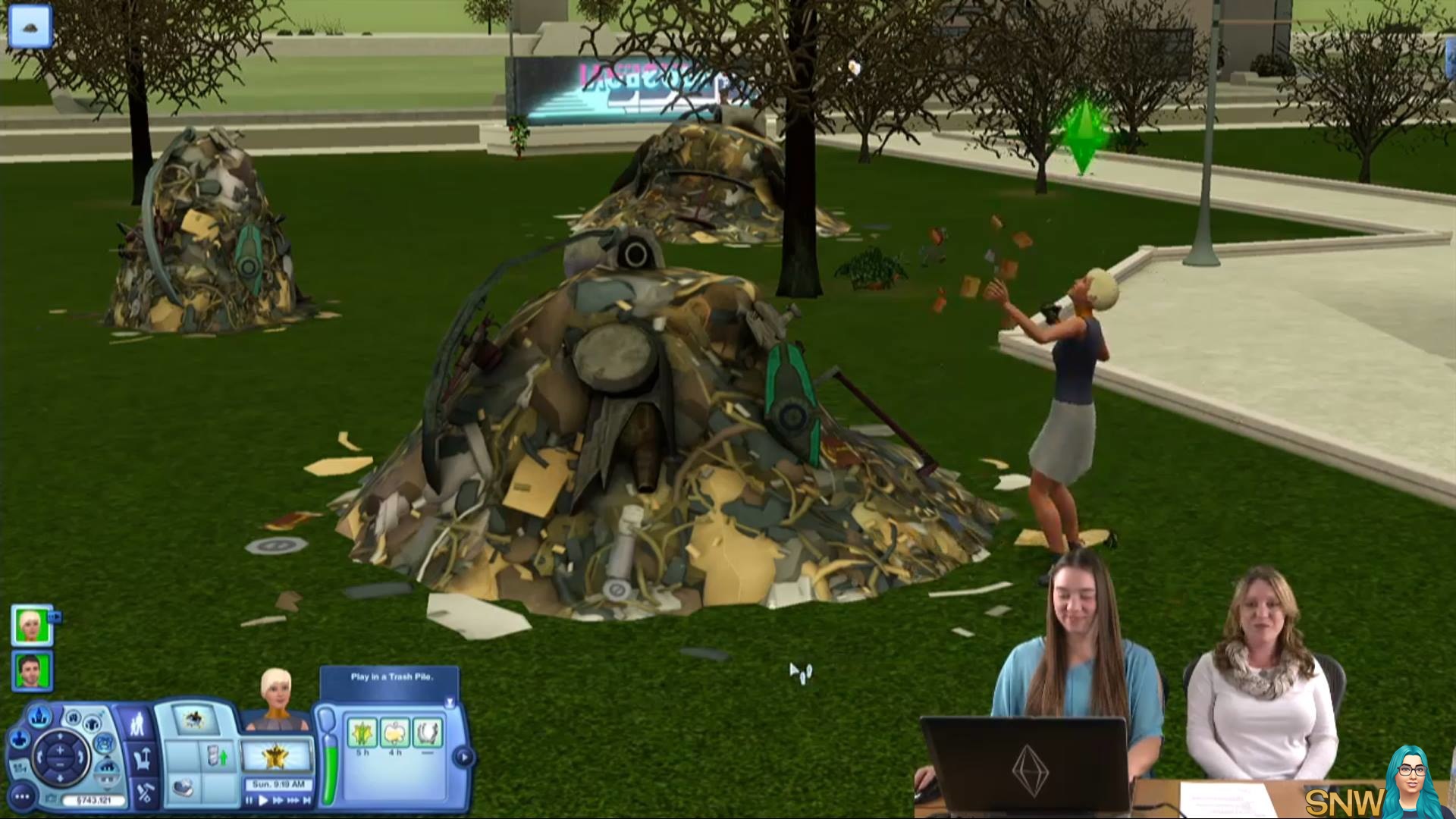Viewport: 1456px width, 819px height.
Task: Set game speed to fast forward
Action: [x=278, y=800]
